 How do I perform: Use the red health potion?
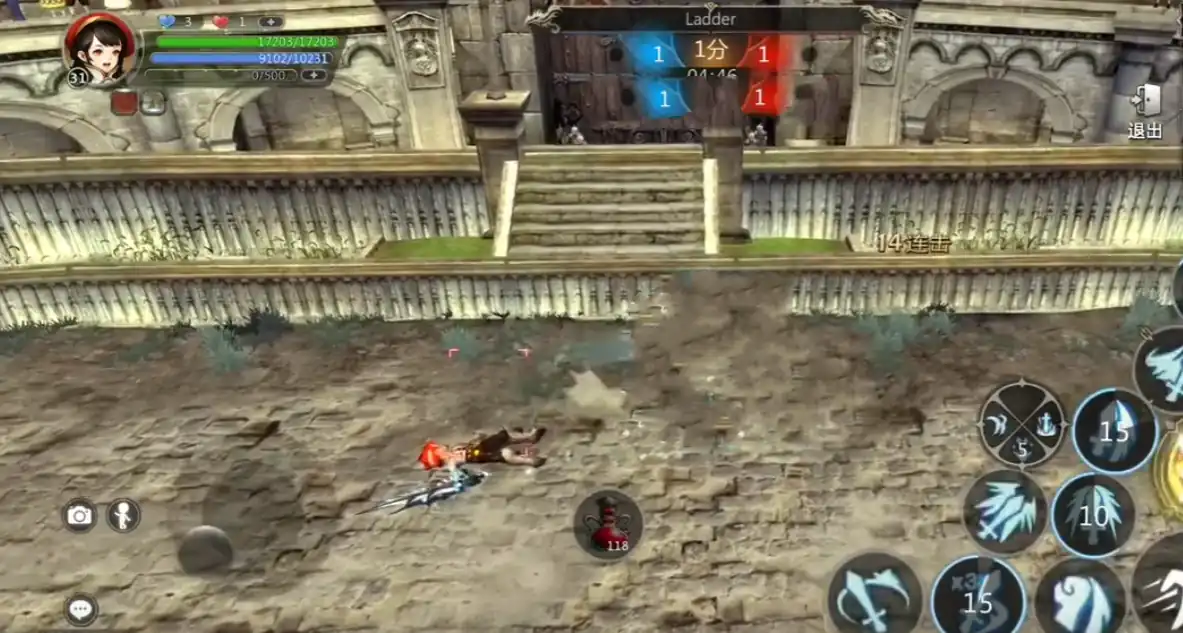click(607, 524)
